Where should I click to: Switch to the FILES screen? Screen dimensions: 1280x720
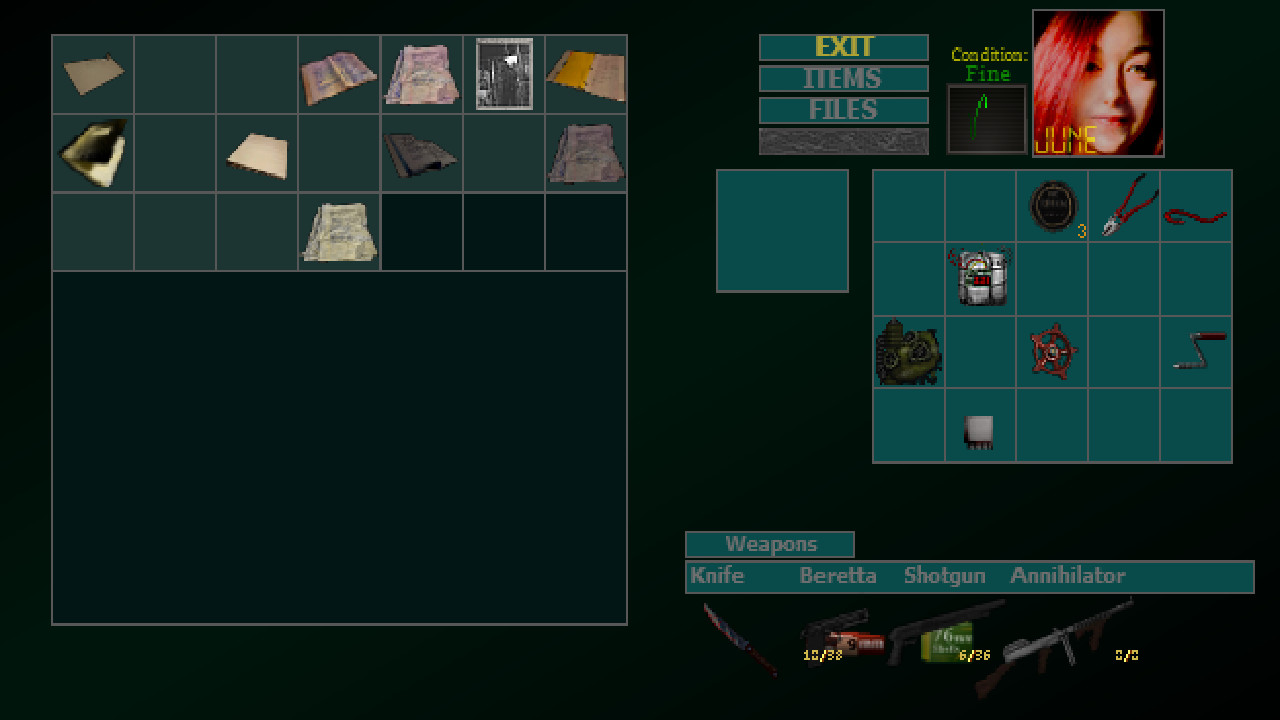coord(843,110)
